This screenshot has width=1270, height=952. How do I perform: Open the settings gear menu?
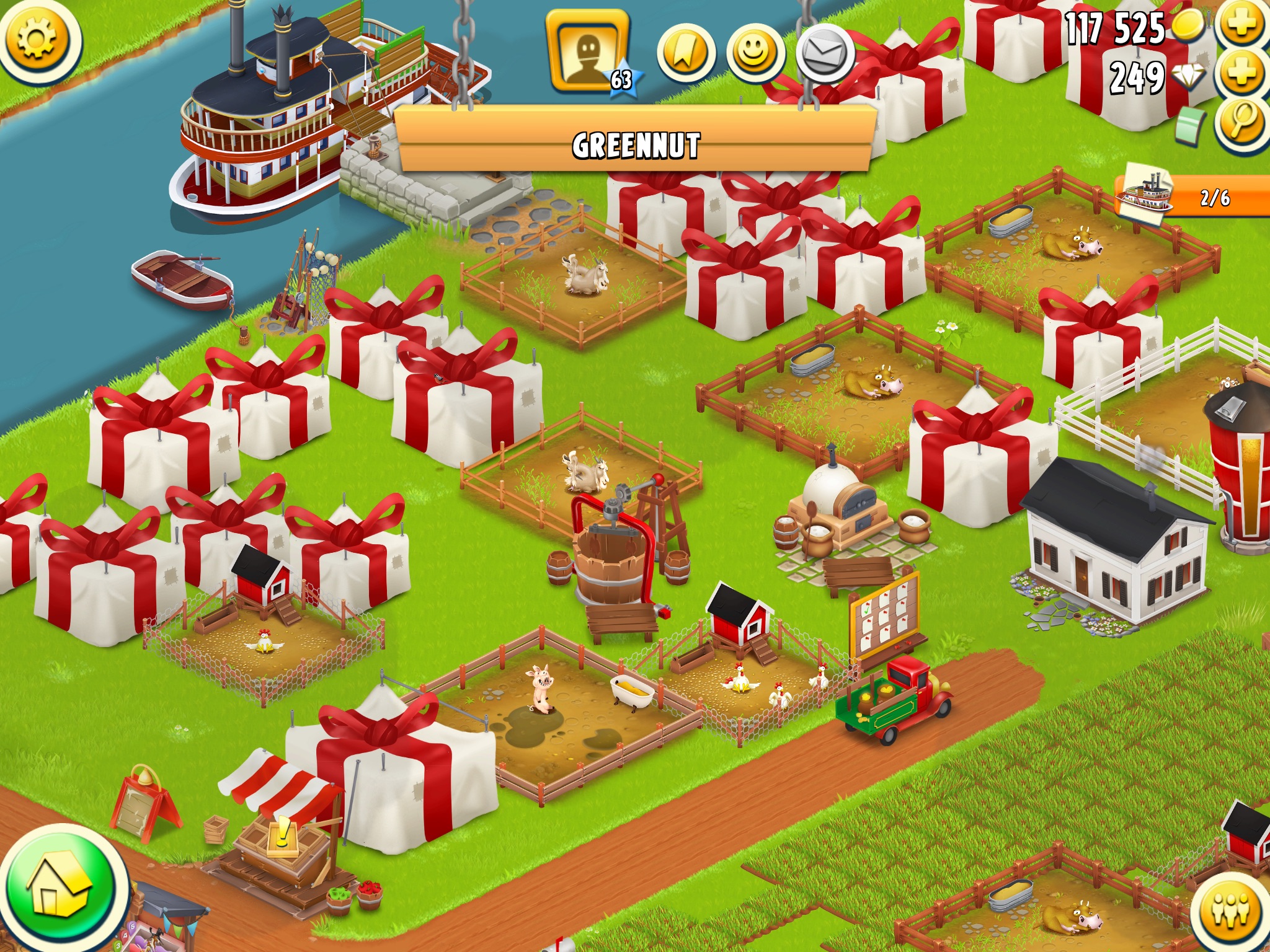[37, 40]
